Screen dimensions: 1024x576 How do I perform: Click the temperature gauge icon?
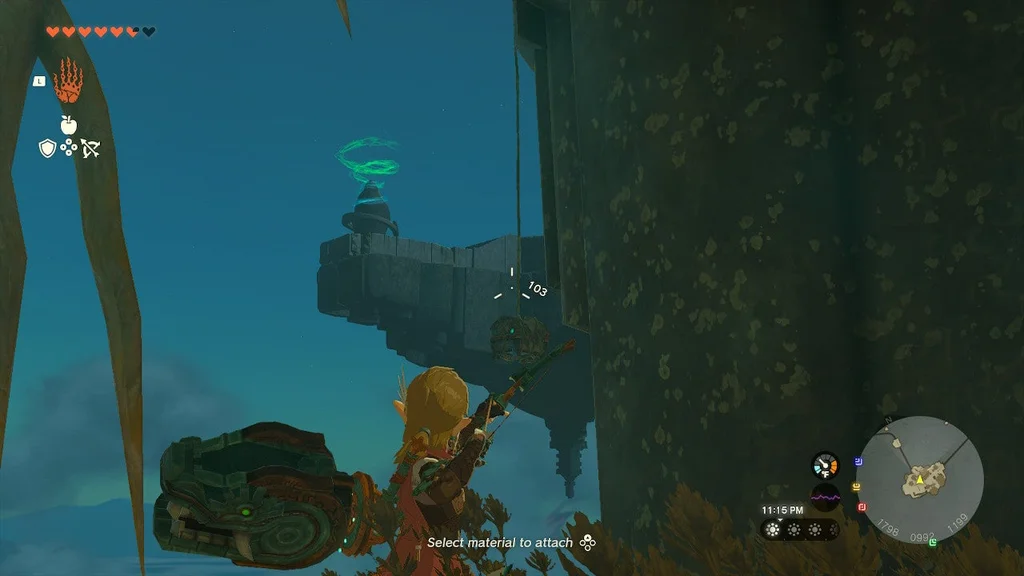[x=825, y=465]
